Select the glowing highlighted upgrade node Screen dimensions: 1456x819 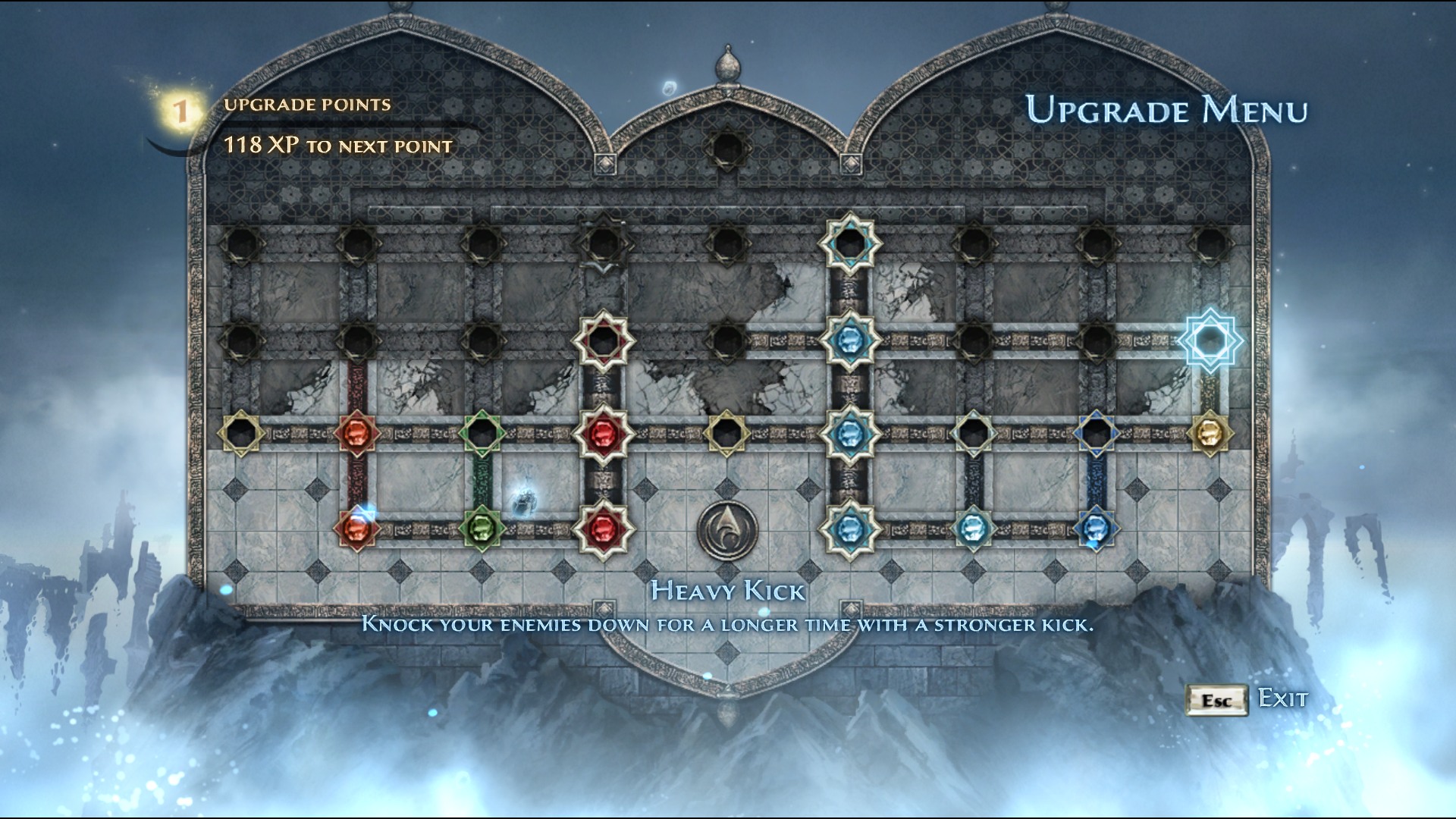pyautogui.click(x=1210, y=340)
